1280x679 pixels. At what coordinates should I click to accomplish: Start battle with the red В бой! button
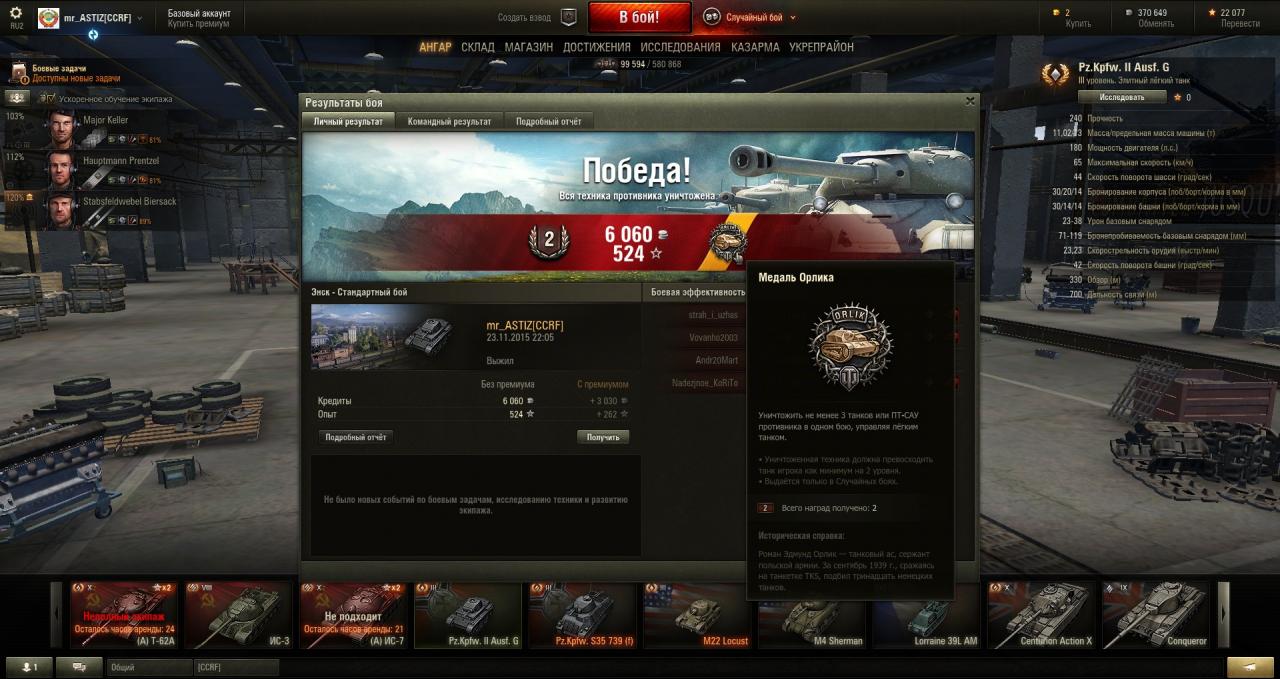639,17
